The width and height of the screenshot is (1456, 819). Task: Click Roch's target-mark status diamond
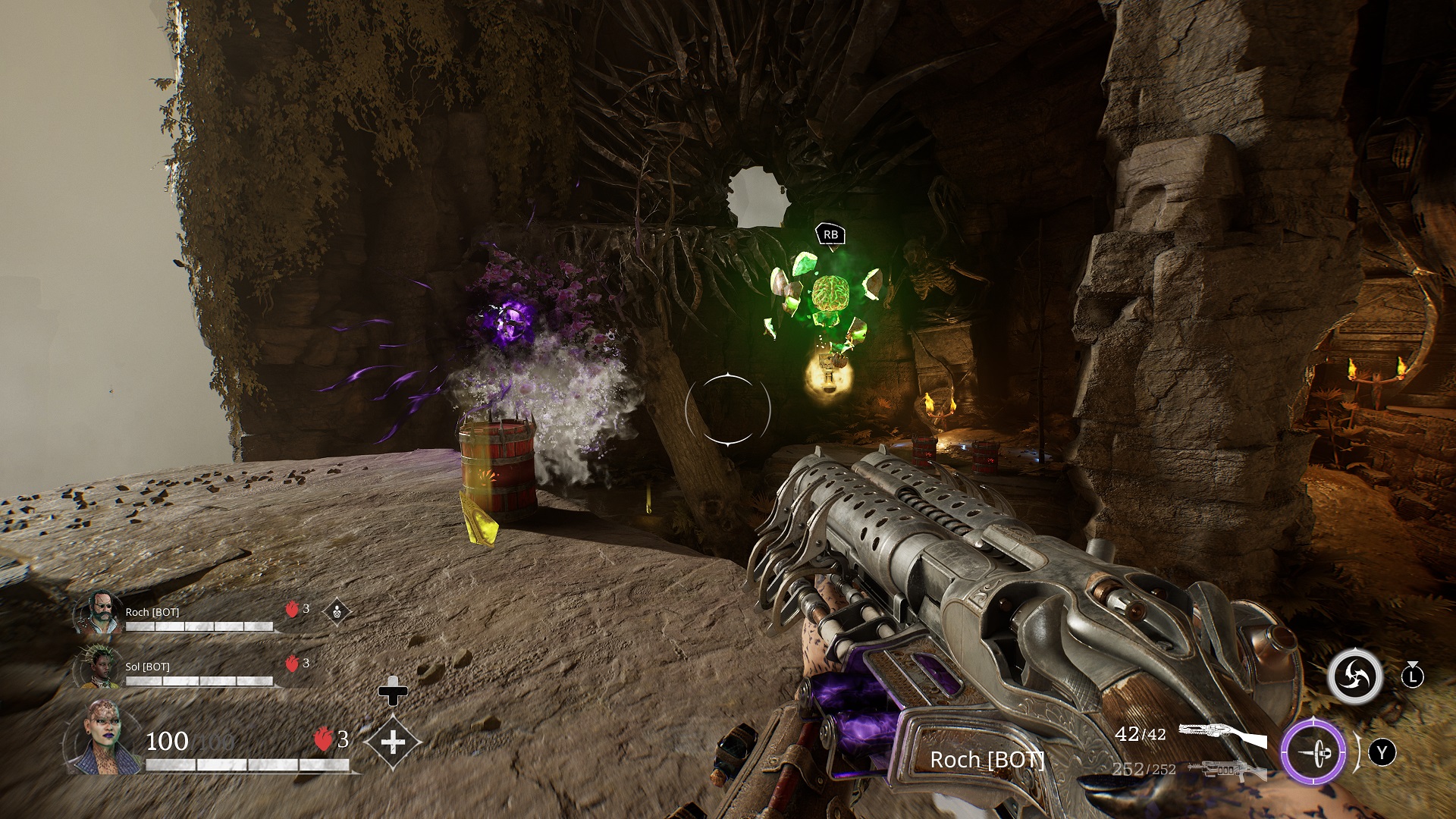point(337,611)
